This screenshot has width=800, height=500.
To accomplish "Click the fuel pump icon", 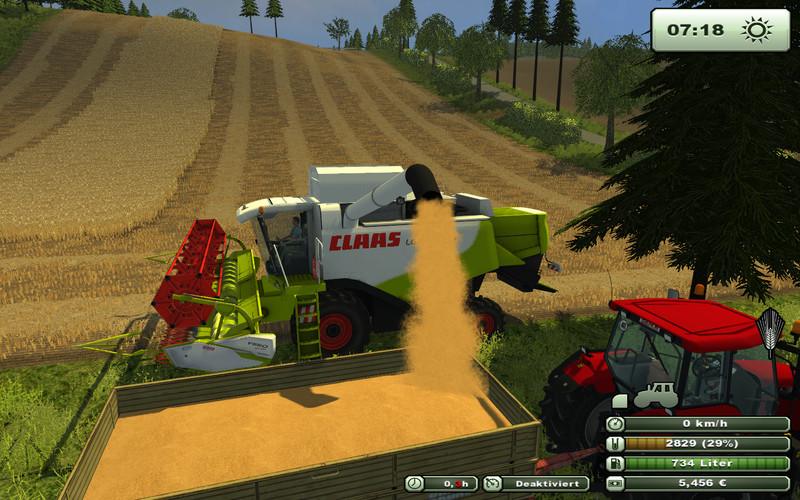I will (x=614, y=464).
